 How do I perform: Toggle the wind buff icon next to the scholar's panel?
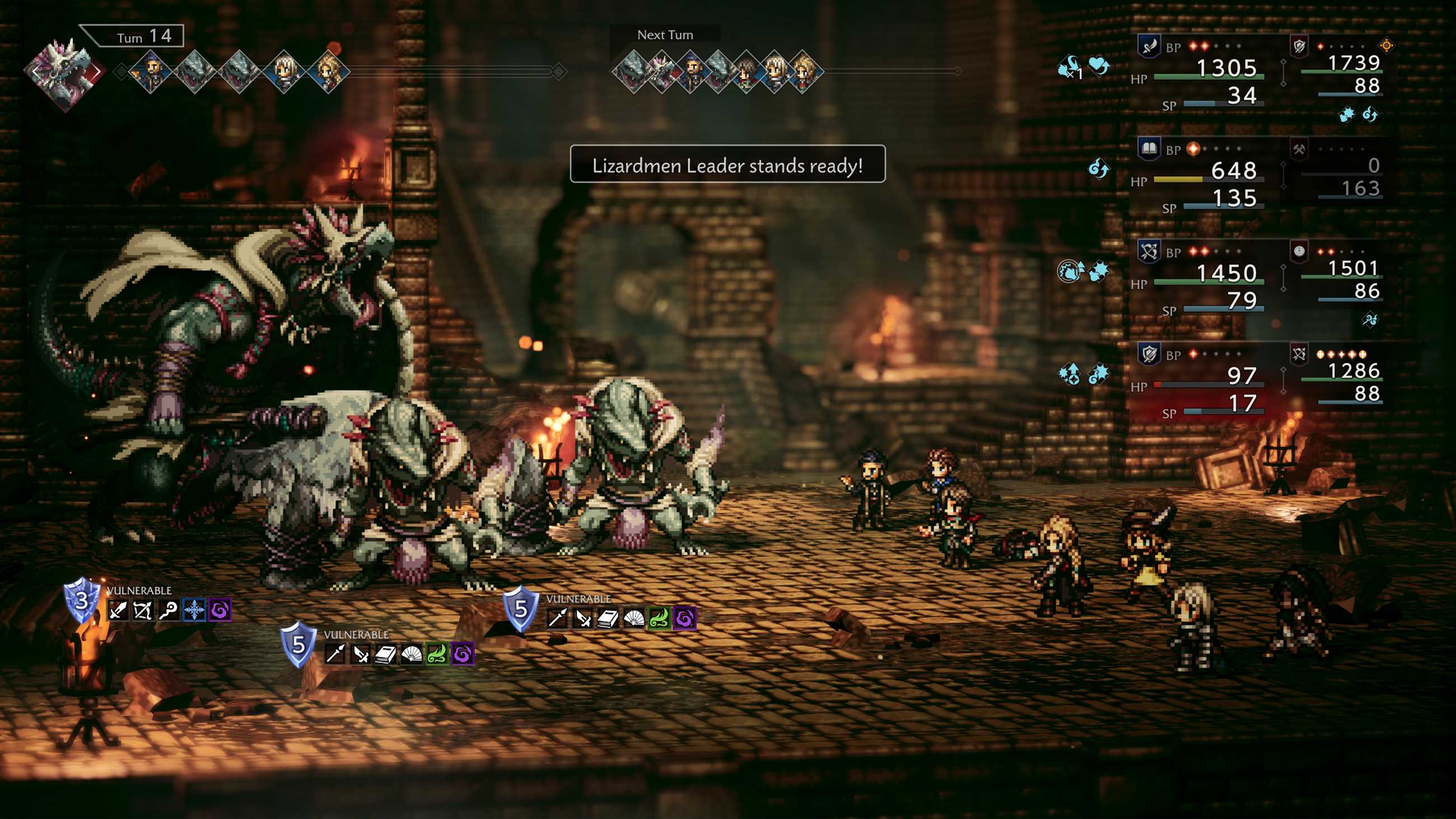click(x=1099, y=169)
